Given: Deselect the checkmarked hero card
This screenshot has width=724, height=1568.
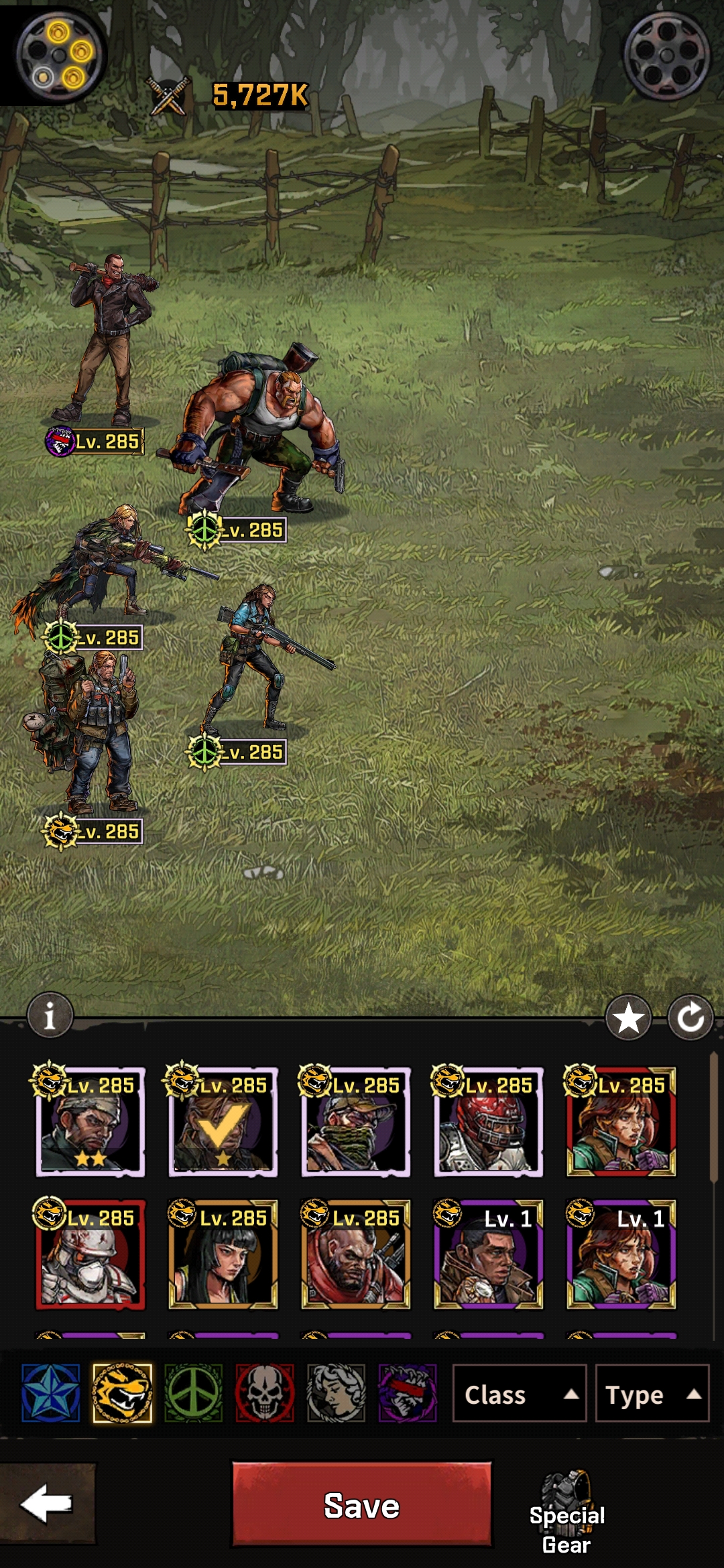Looking at the screenshot, I should click(223, 1122).
